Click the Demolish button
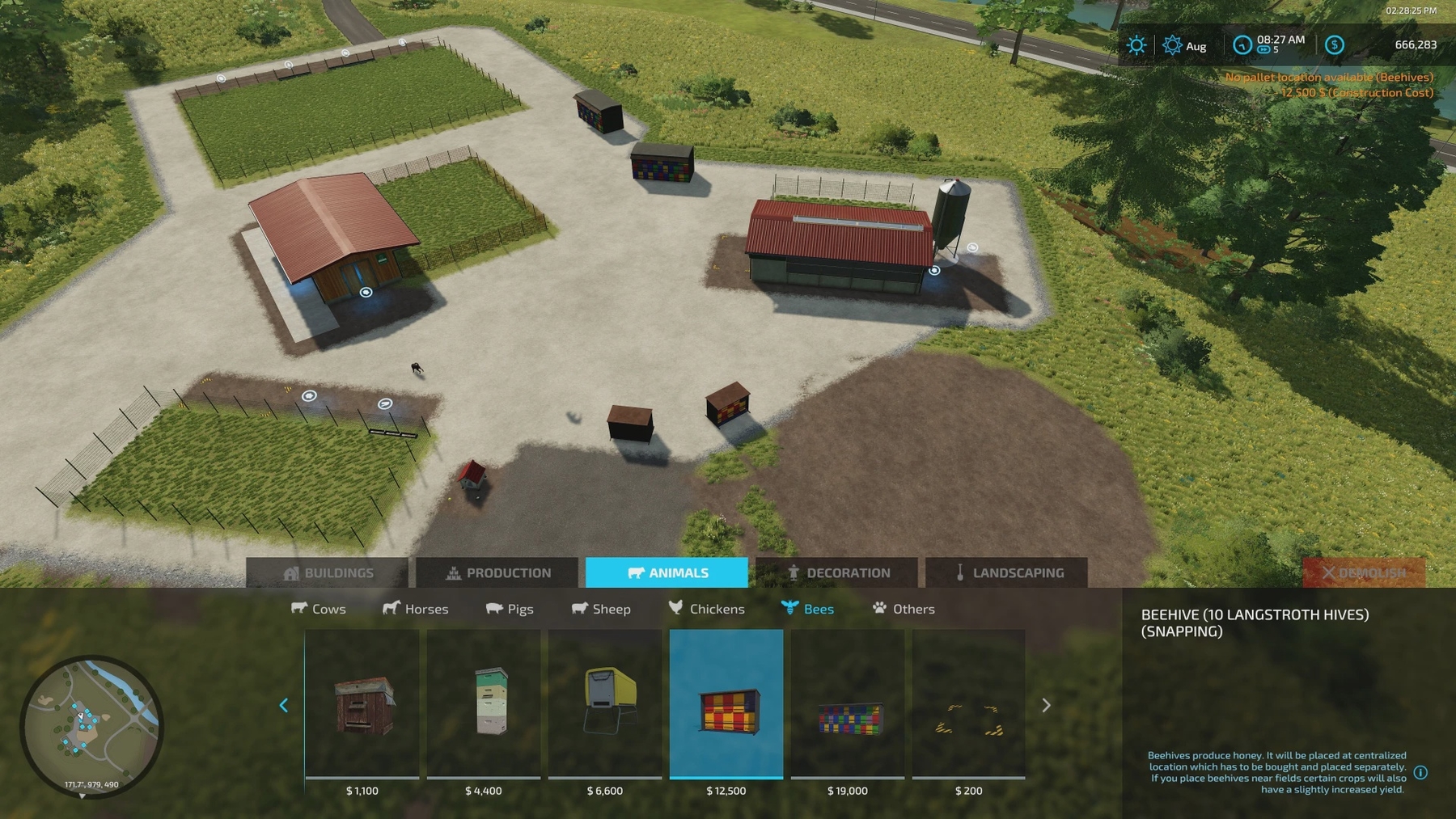 (x=1364, y=572)
